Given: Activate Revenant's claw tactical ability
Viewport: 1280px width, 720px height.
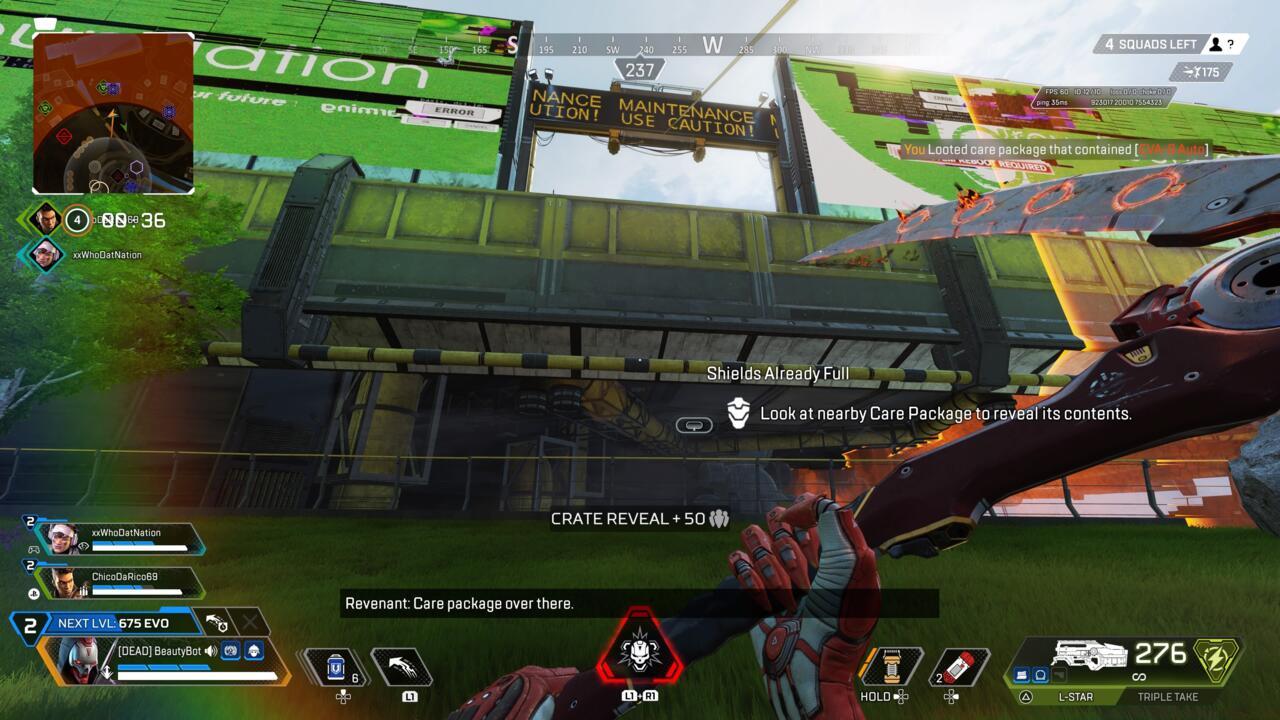Looking at the screenshot, I should pos(402,667).
